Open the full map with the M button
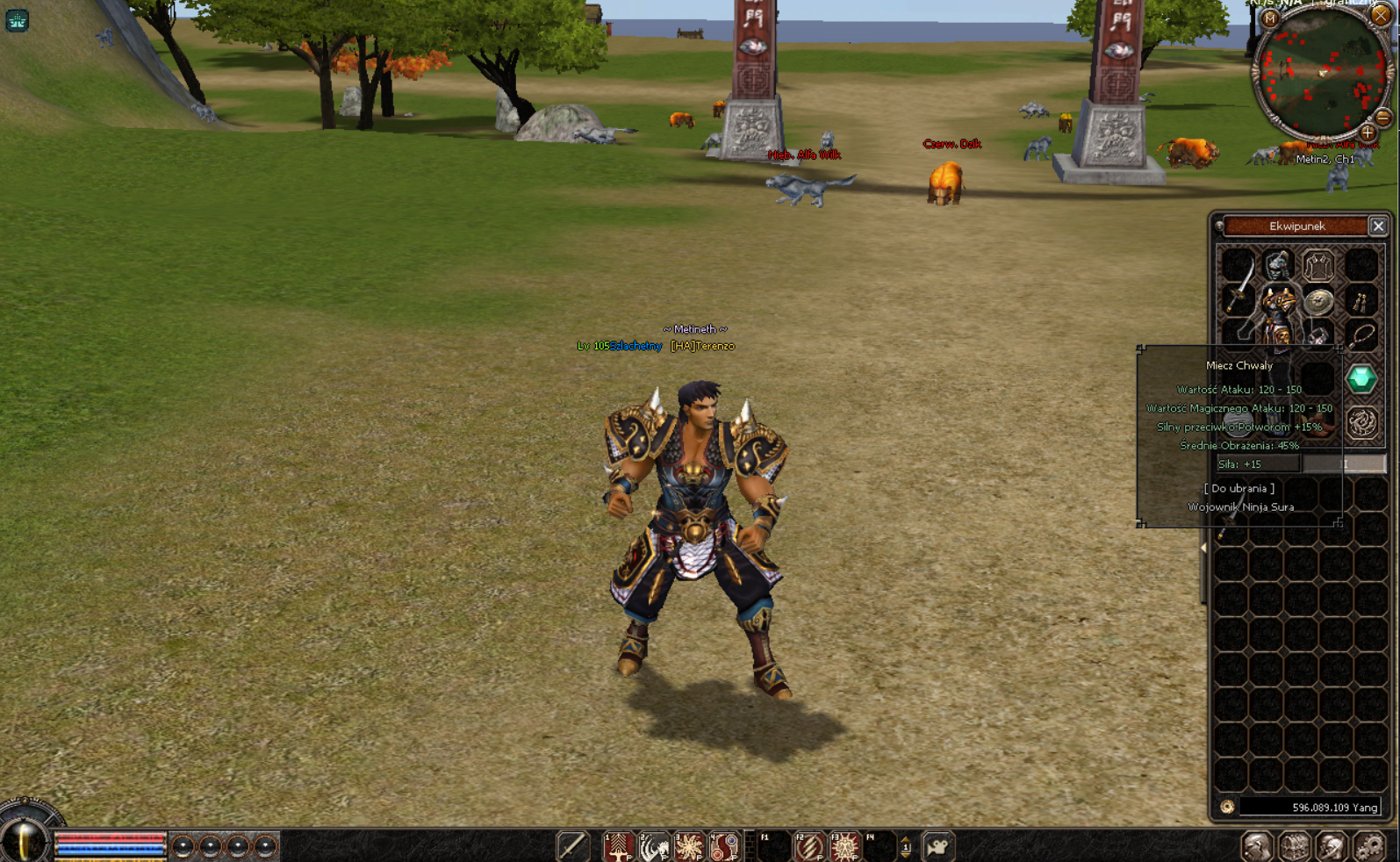1400x862 pixels. (x=1270, y=18)
